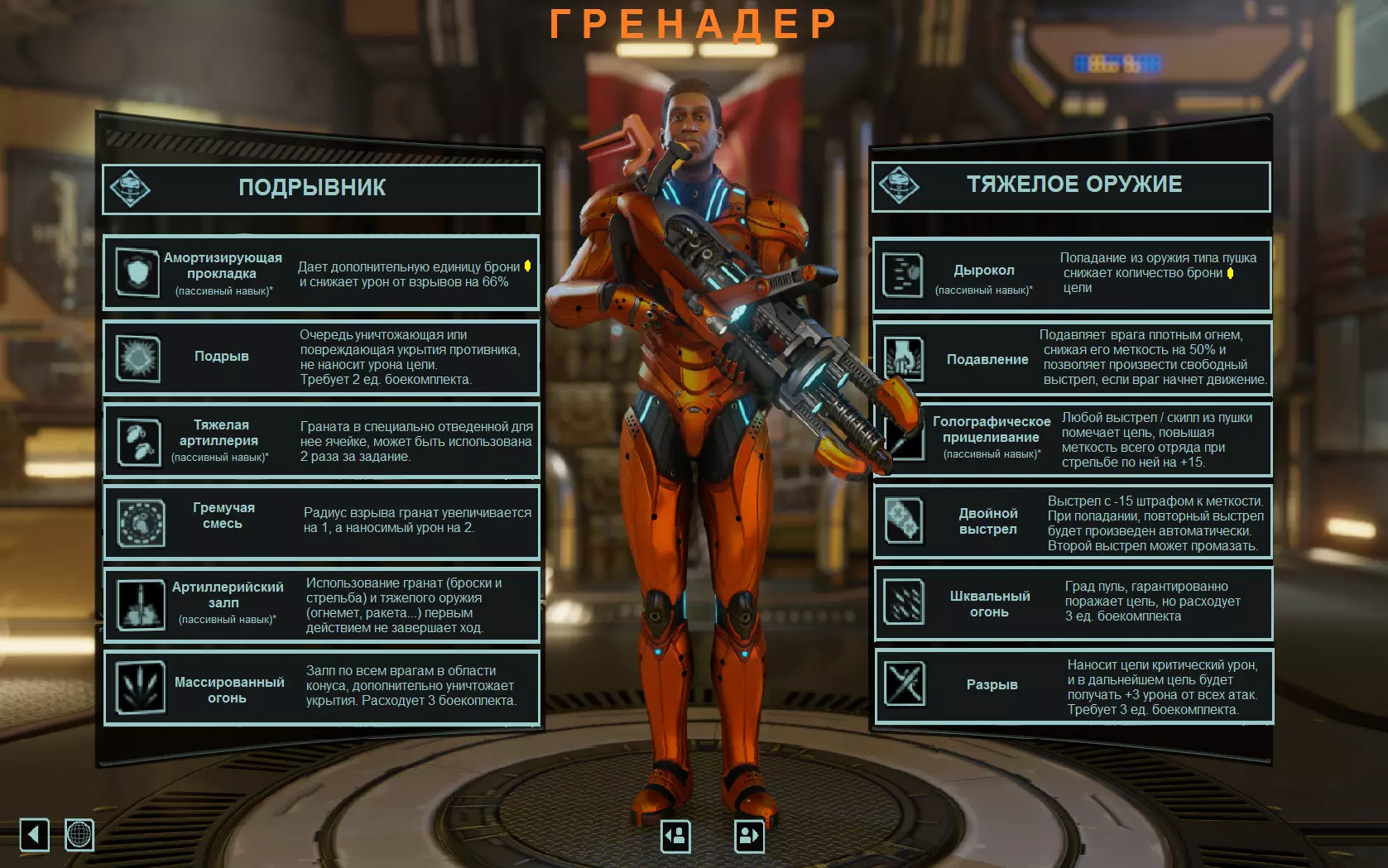Open the globe icon button
This screenshot has width=1388, height=868.
pyautogui.click(x=79, y=834)
